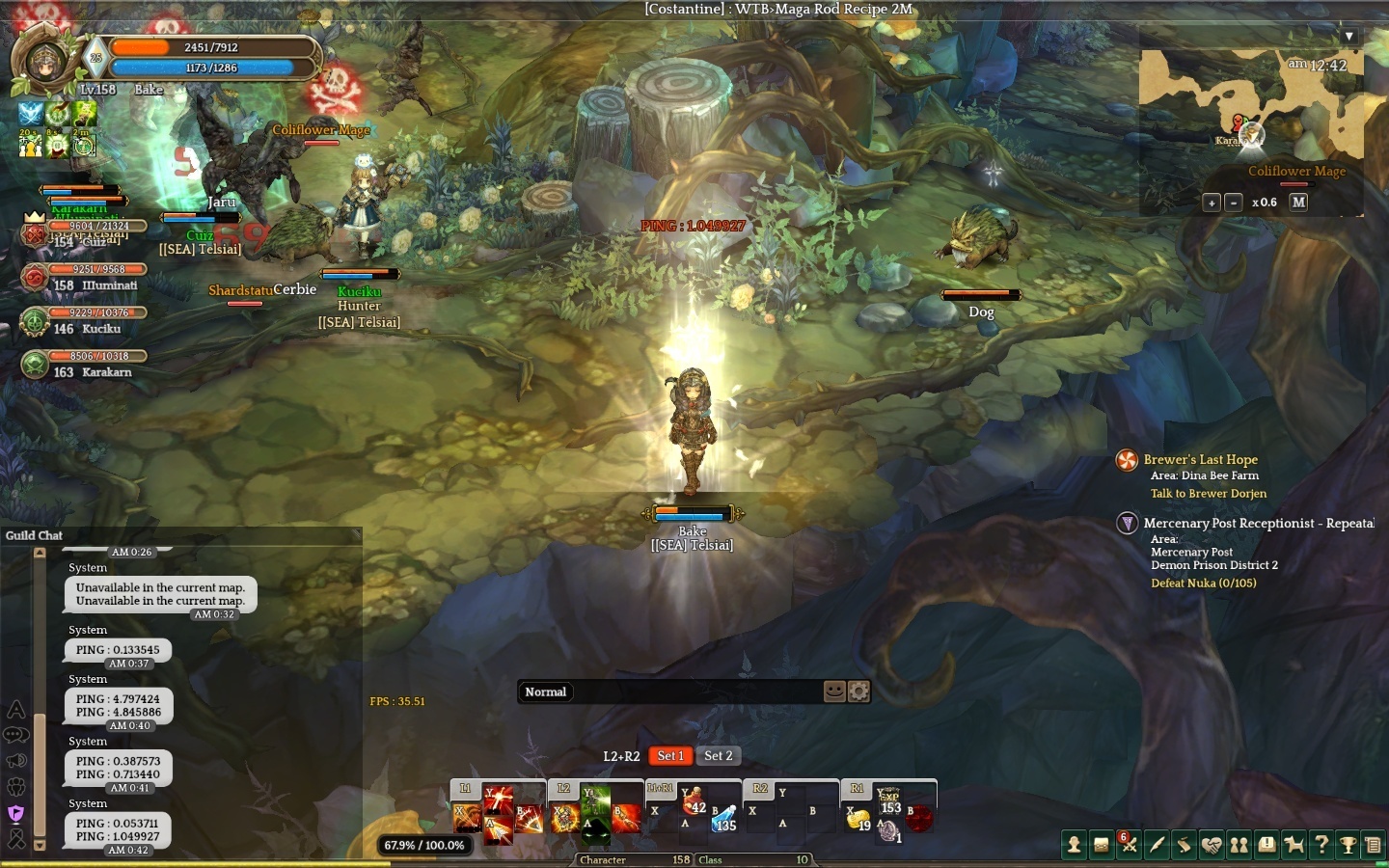Use the blue SP potion slot

(x=724, y=818)
